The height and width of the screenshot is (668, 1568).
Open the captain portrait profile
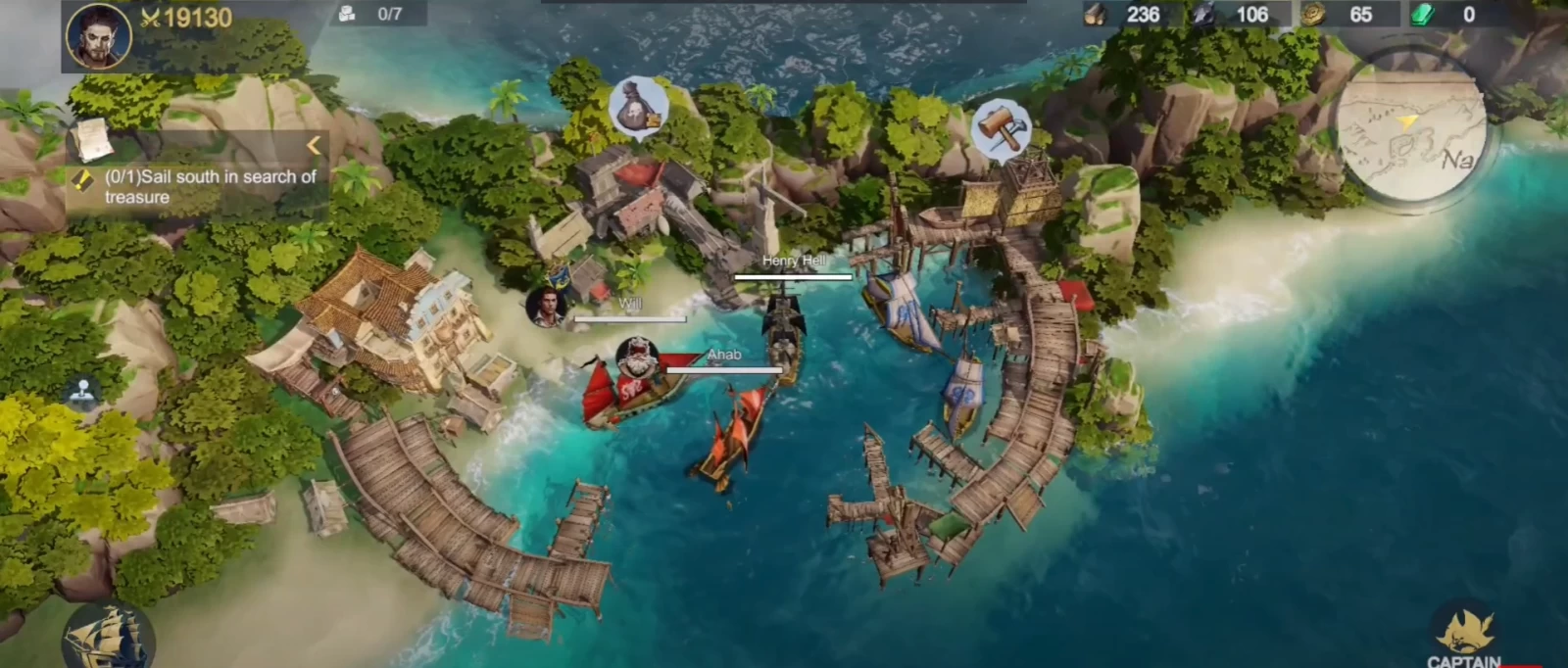[x=98, y=35]
